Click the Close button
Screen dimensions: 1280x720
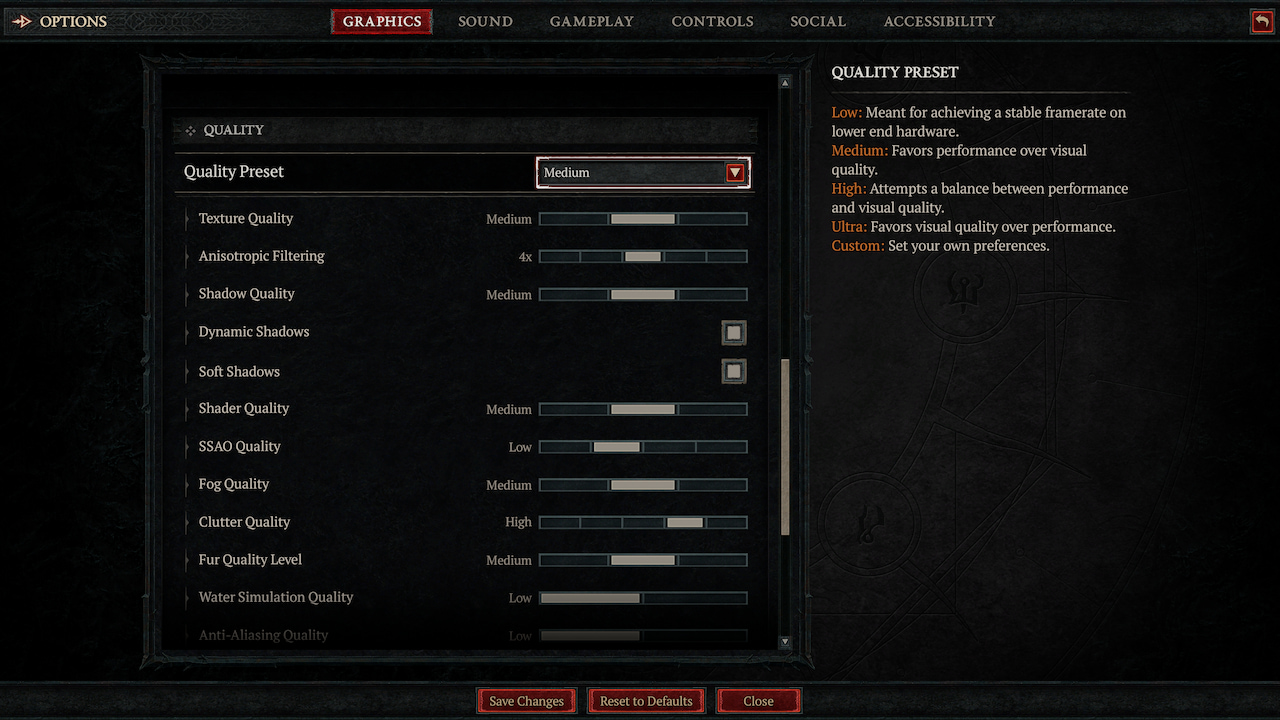pyautogui.click(x=758, y=700)
